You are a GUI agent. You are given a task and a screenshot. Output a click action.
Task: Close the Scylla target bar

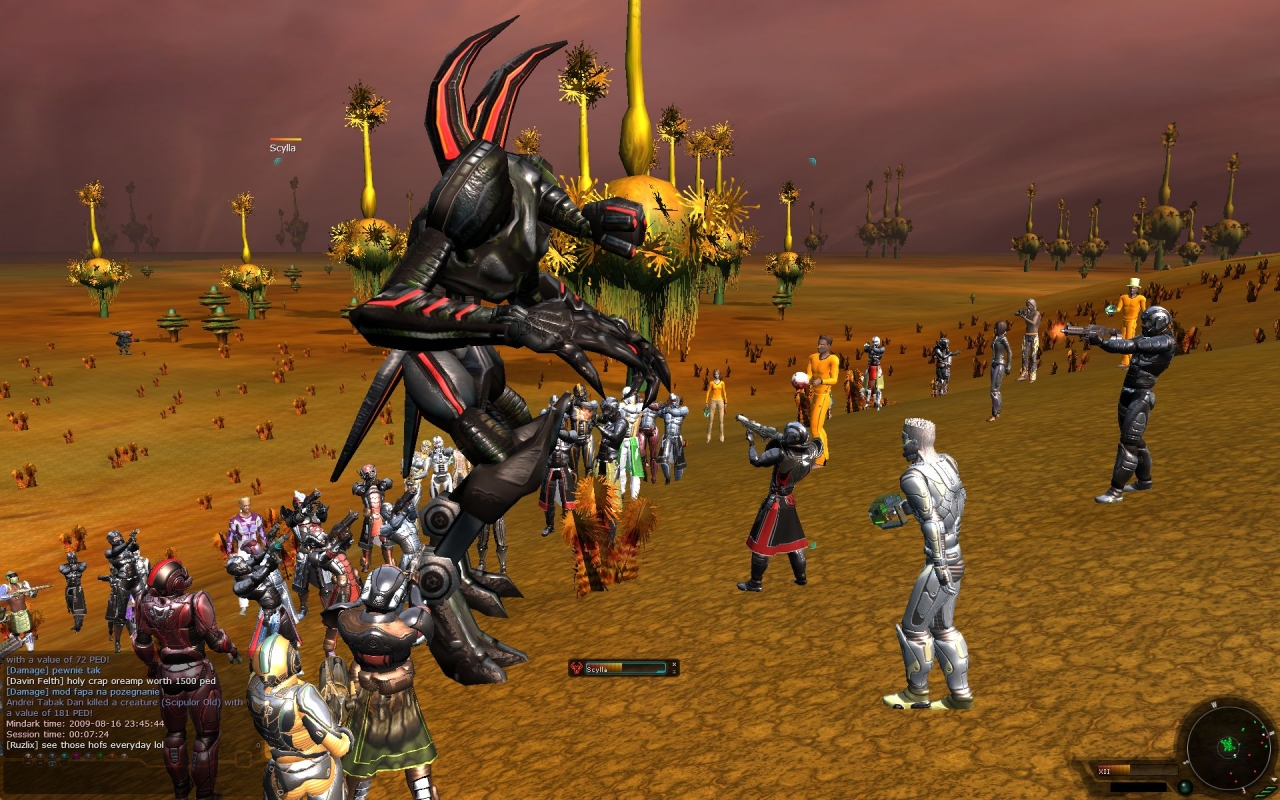tap(674, 664)
